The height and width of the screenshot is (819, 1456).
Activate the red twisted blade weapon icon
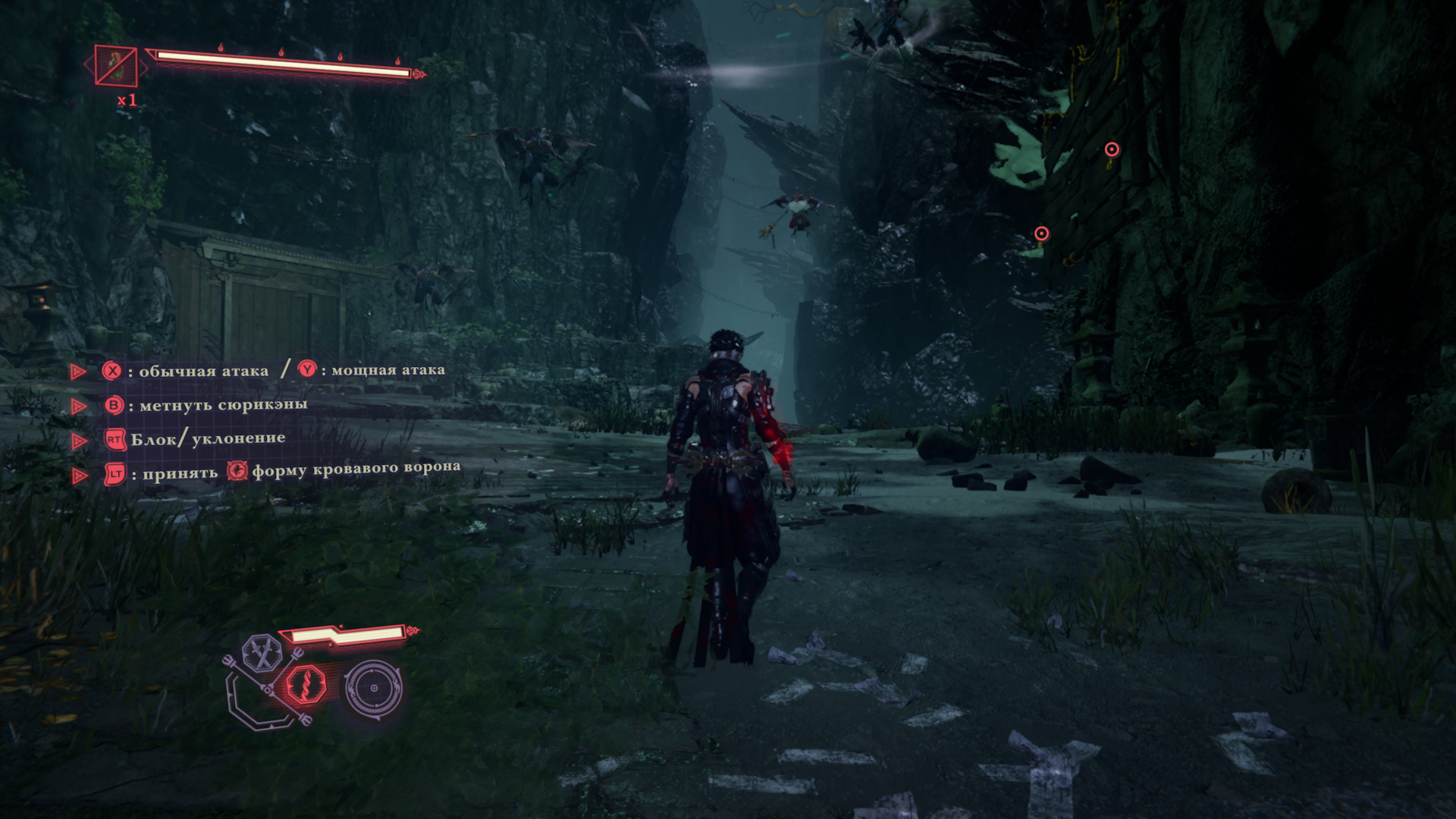(x=306, y=686)
